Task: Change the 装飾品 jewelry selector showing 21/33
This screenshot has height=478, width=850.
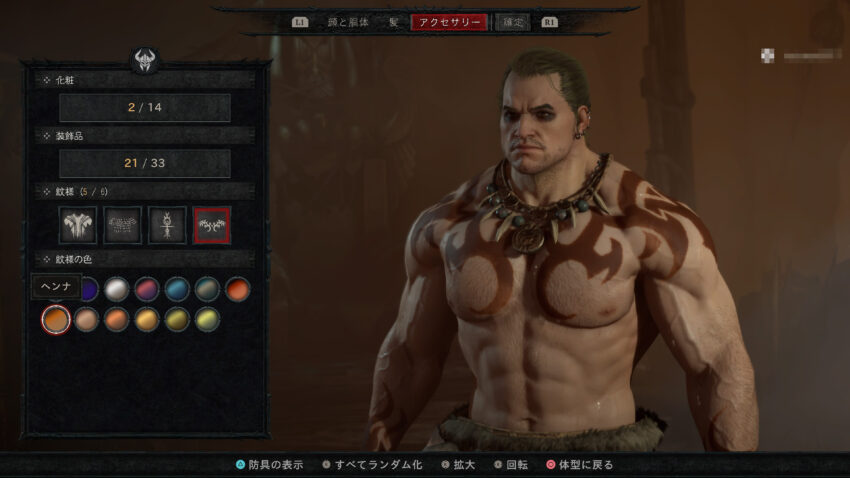Action: (145, 163)
